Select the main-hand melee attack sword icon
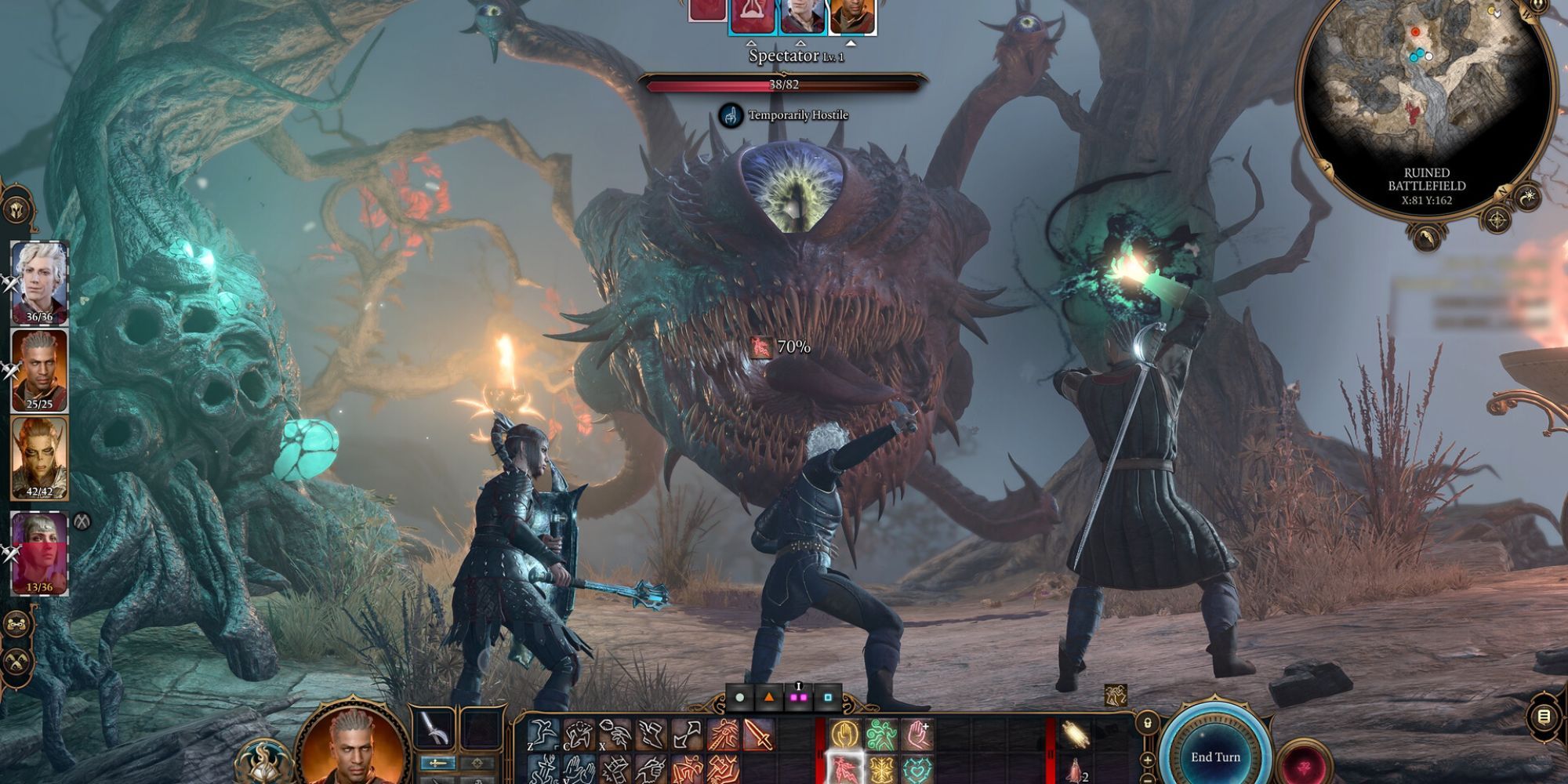The height and width of the screenshot is (784, 1568). tap(758, 733)
